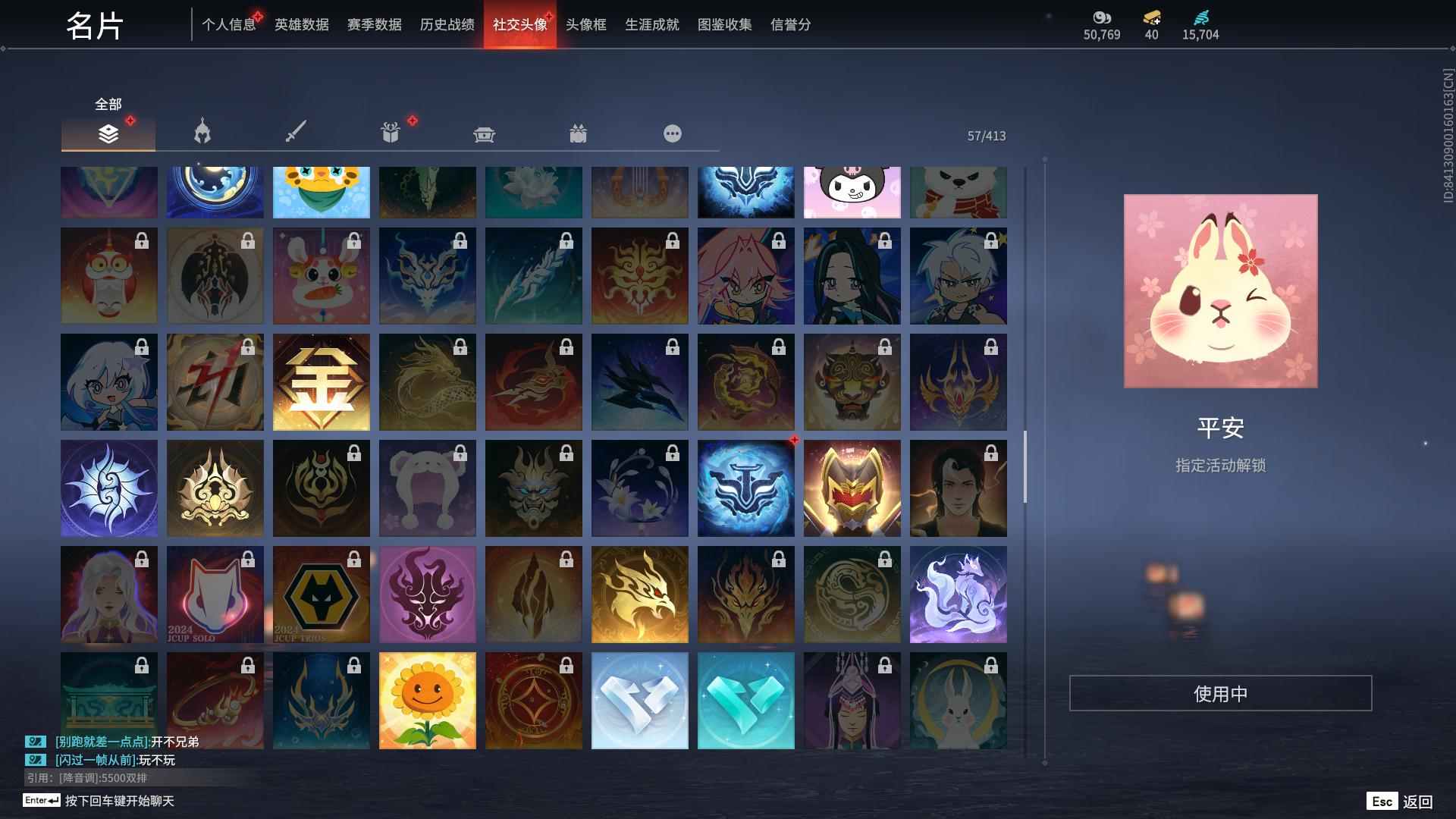Screen dimensions: 1456x819
Task: Select the sunflower avatar thumbnail
Action: tap(427, 699)
